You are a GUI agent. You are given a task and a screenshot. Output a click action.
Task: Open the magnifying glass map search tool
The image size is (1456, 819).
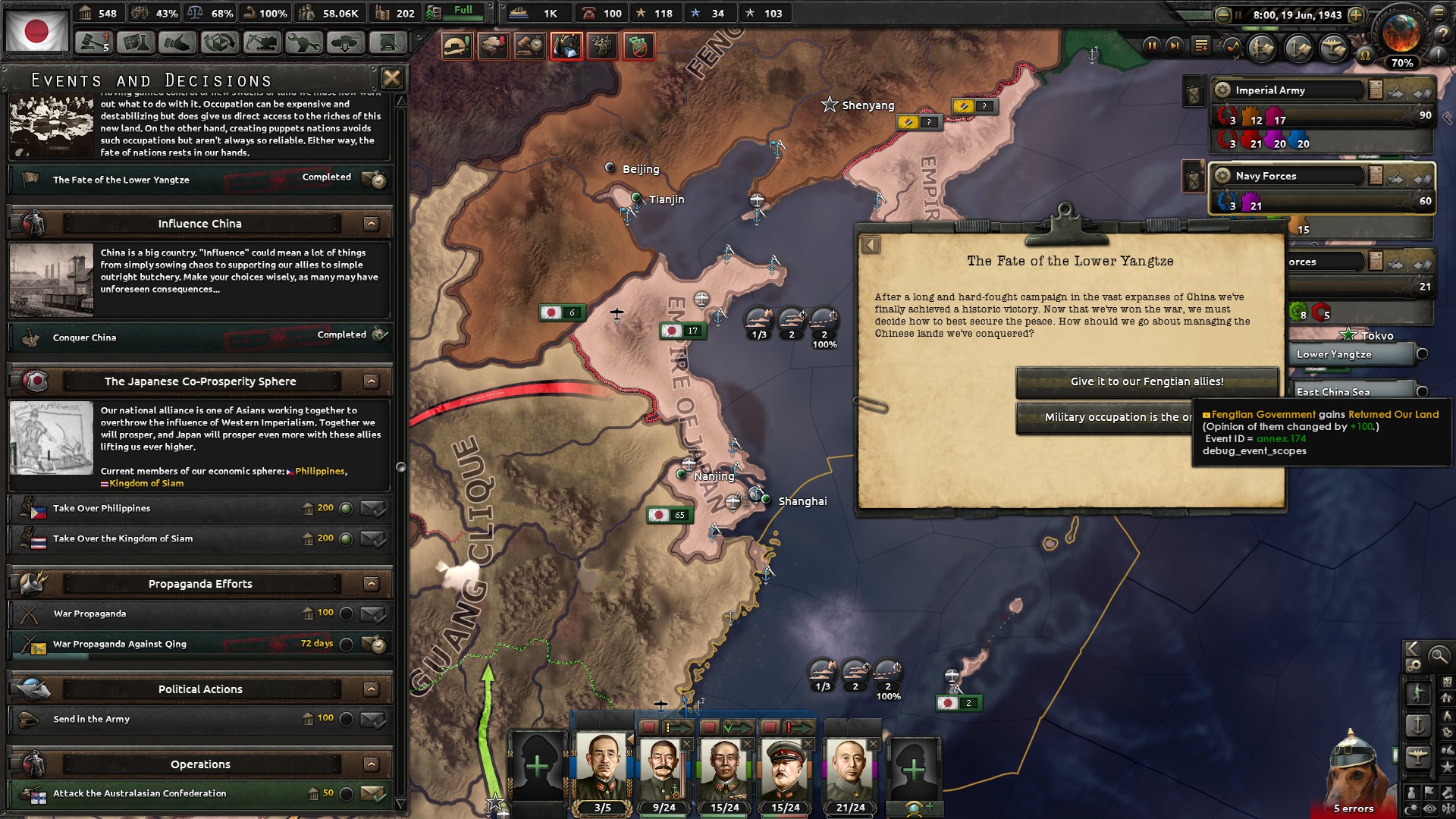point(1439,654)
